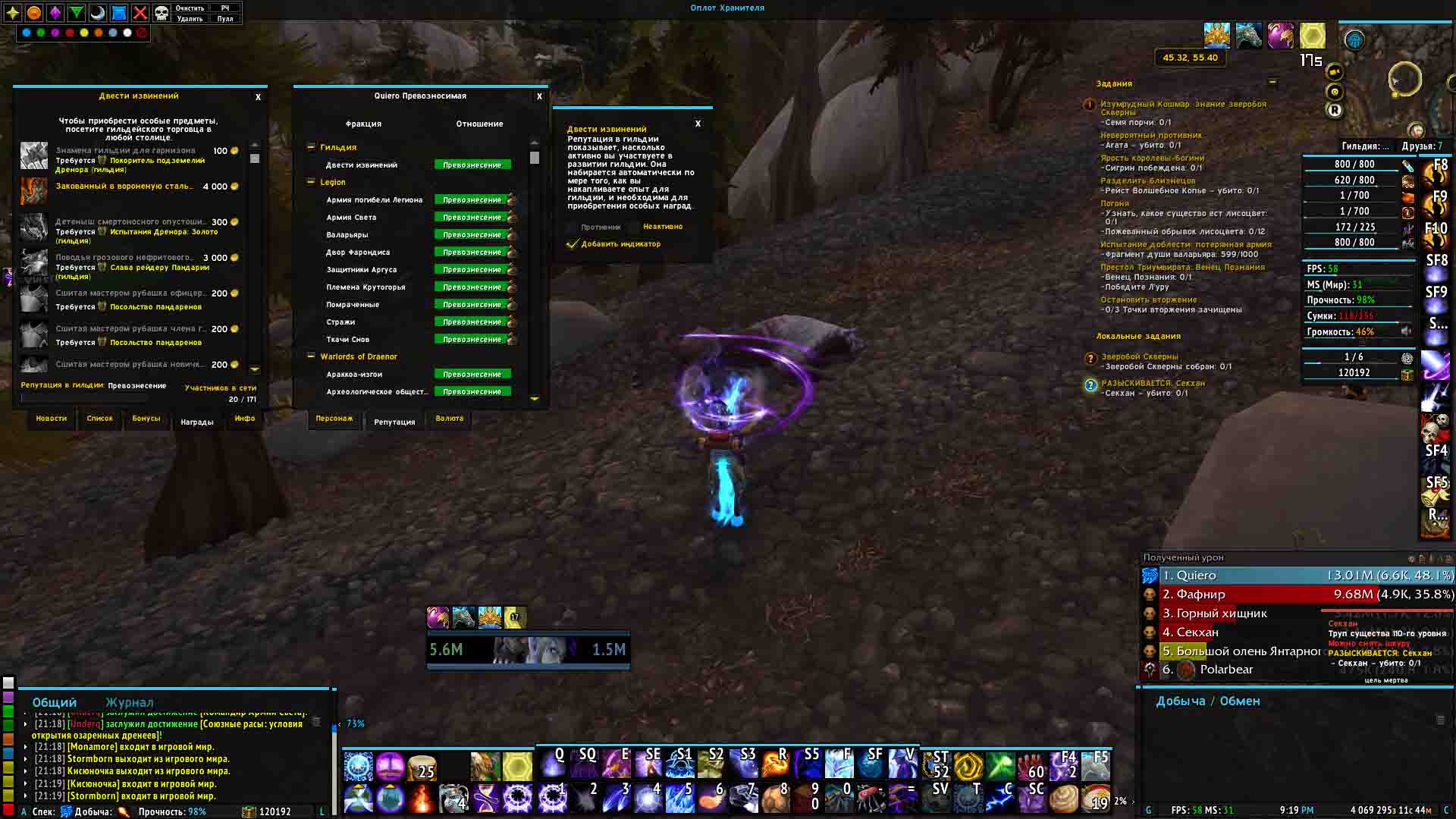Click the Очистить button
Image resolution: width=1456 pixels, height=819 pixels.
pyautogui.click(x=190, y=8)
